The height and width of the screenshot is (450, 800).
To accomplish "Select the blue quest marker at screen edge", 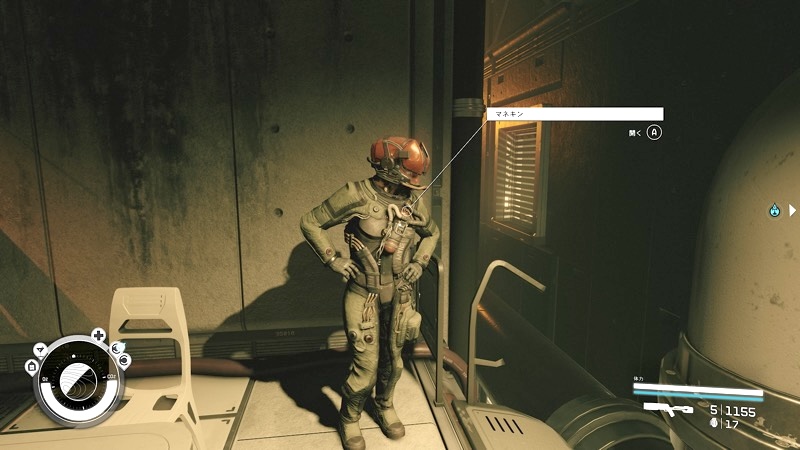I will click(774, 210).
